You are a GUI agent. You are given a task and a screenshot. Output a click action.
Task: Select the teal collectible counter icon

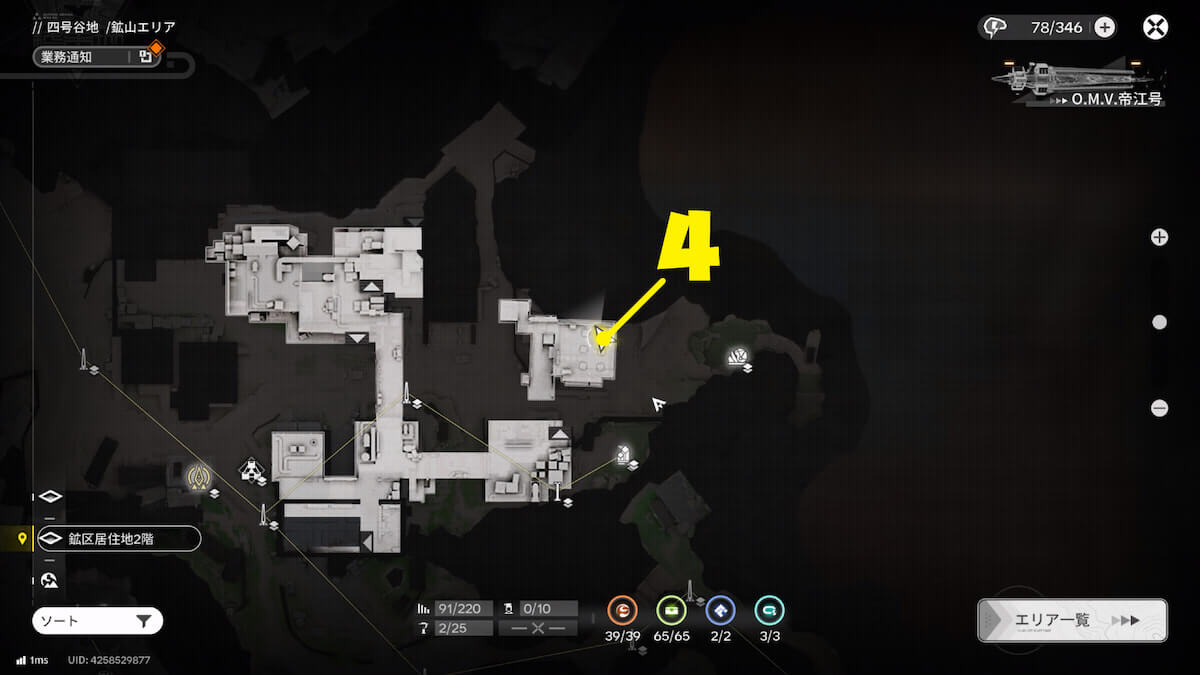tap(769, 610)
